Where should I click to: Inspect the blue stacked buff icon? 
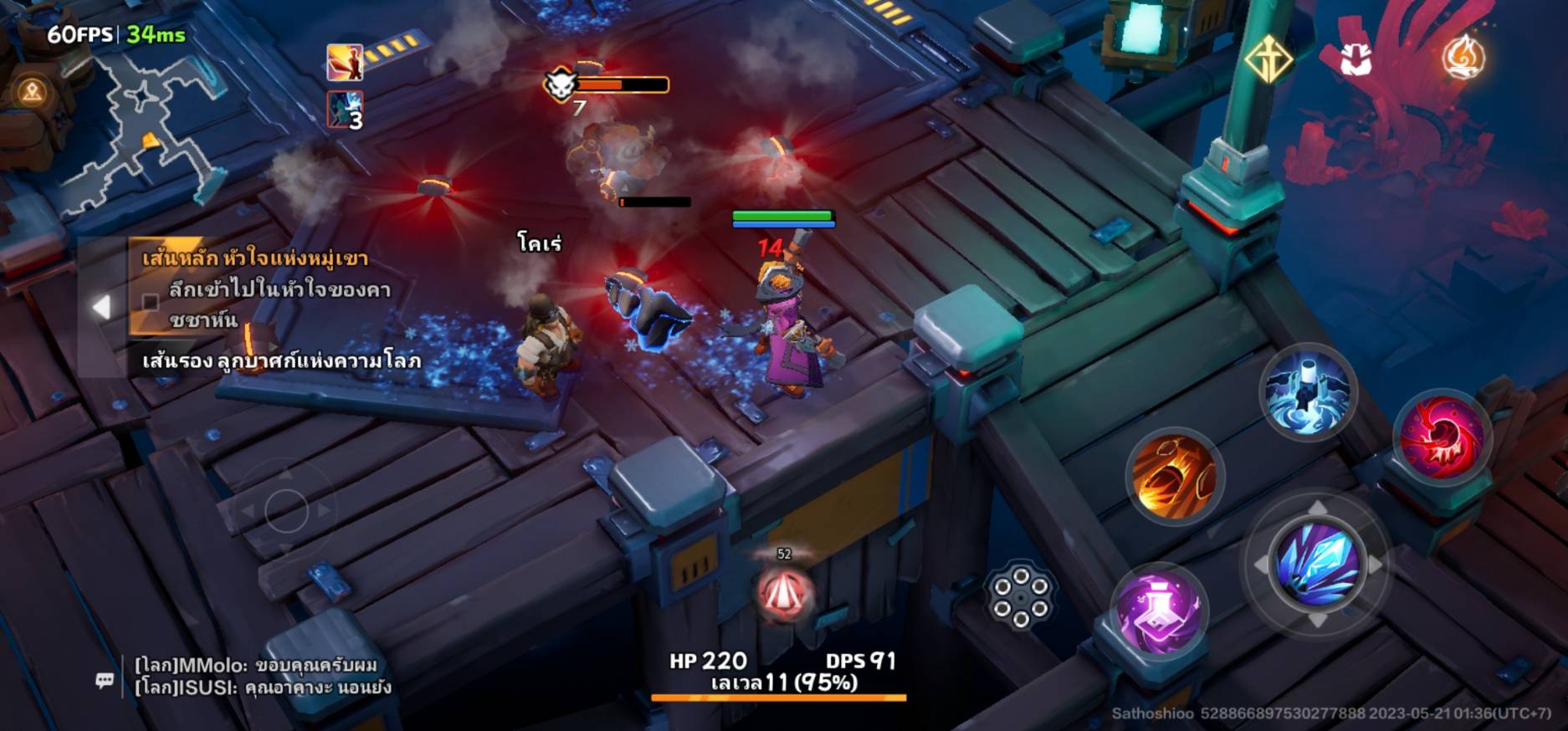point(345,110)
